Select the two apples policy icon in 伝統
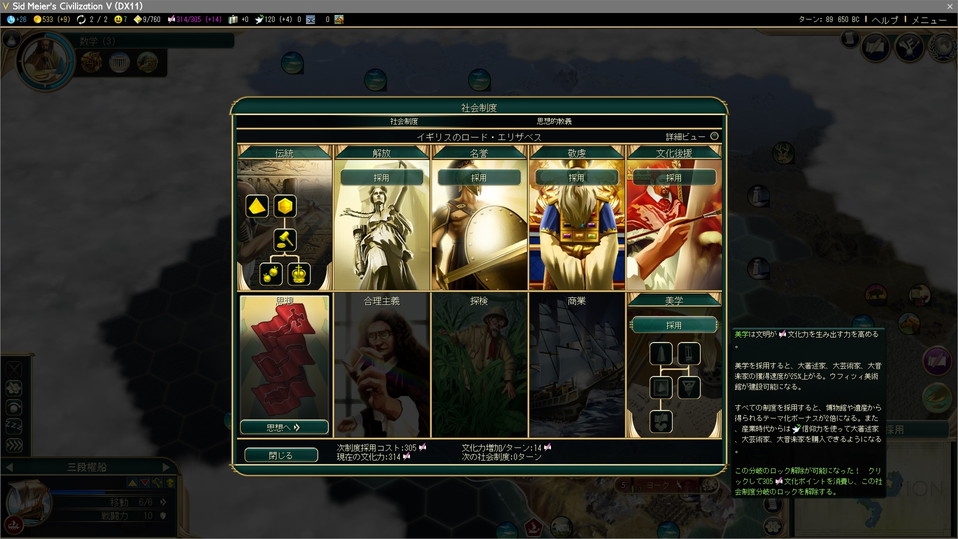 [x=269, y=273]
